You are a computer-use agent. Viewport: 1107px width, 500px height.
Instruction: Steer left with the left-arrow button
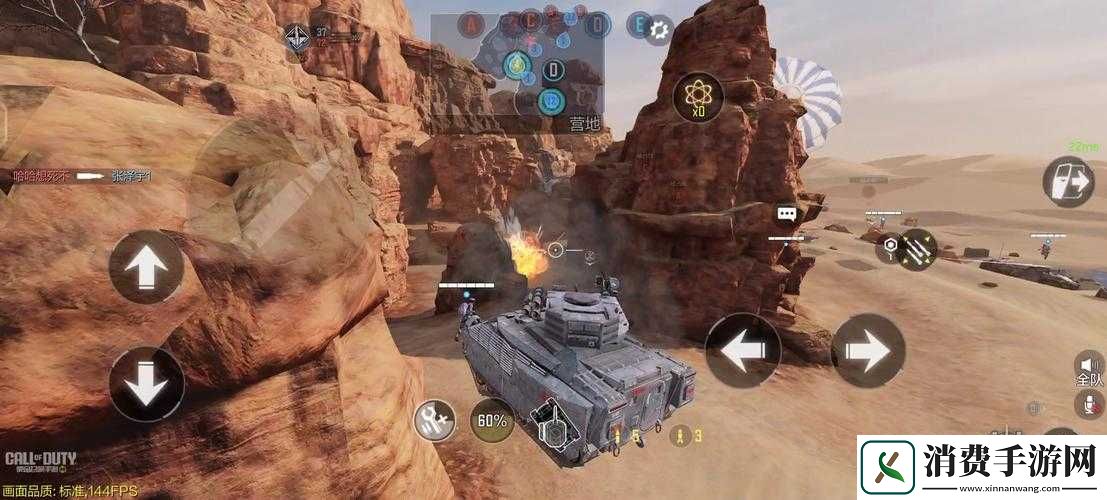click(742, 351)
